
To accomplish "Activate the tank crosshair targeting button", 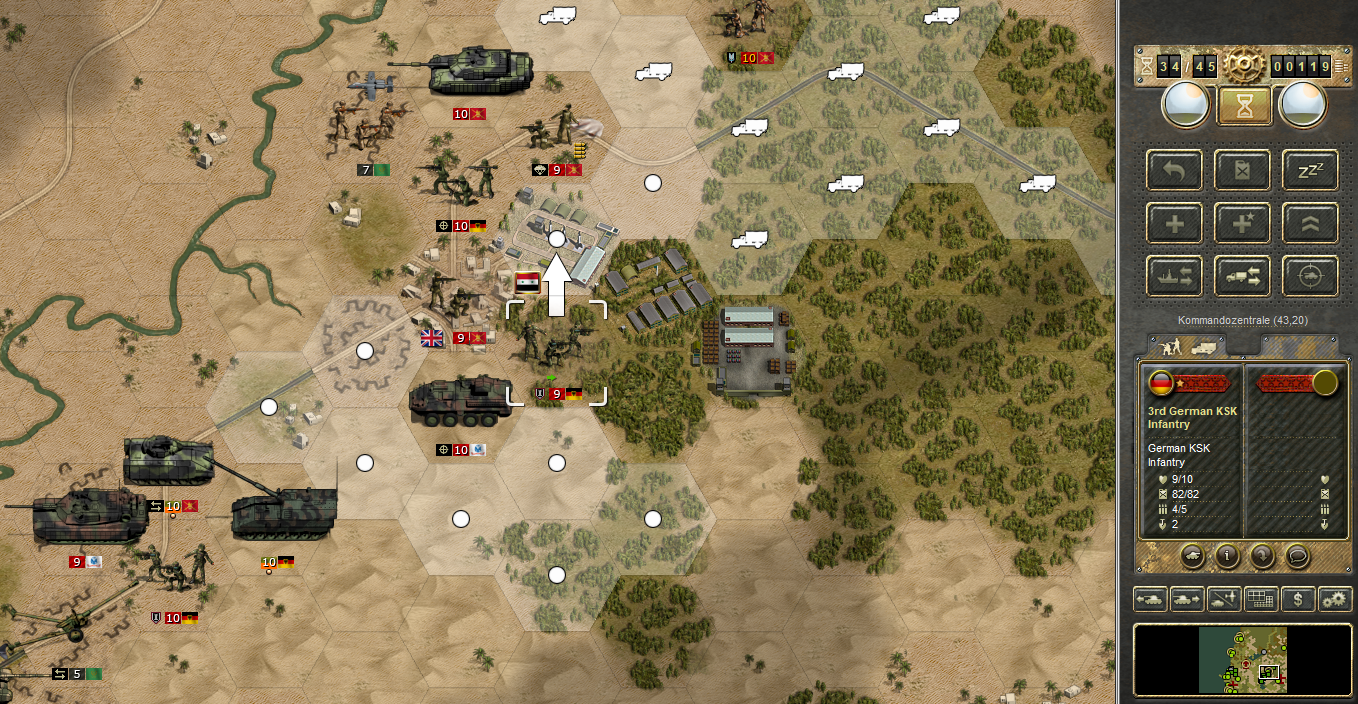I will click(1310, 275).
